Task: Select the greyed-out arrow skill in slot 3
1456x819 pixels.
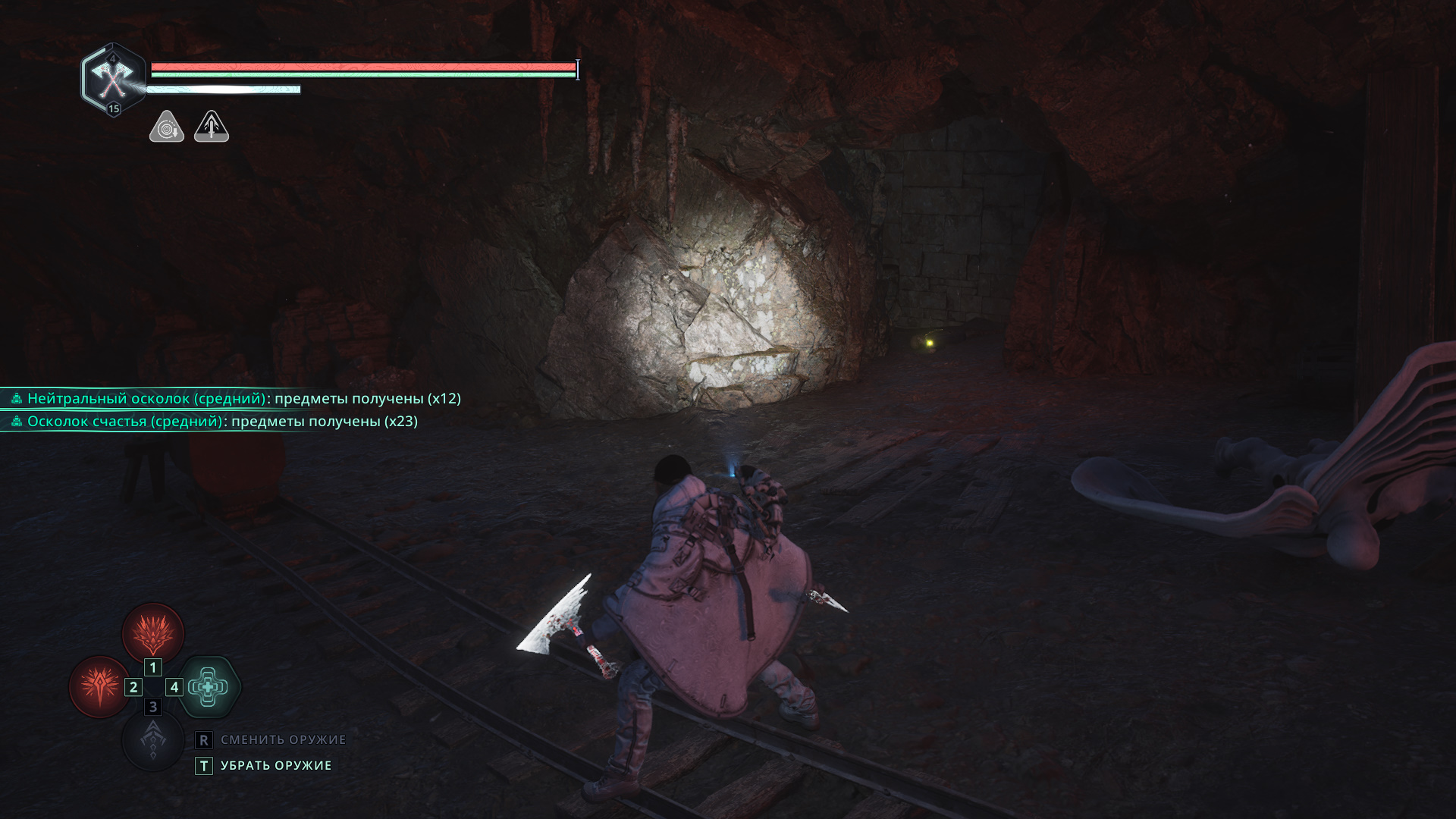Action: point(153,740)
